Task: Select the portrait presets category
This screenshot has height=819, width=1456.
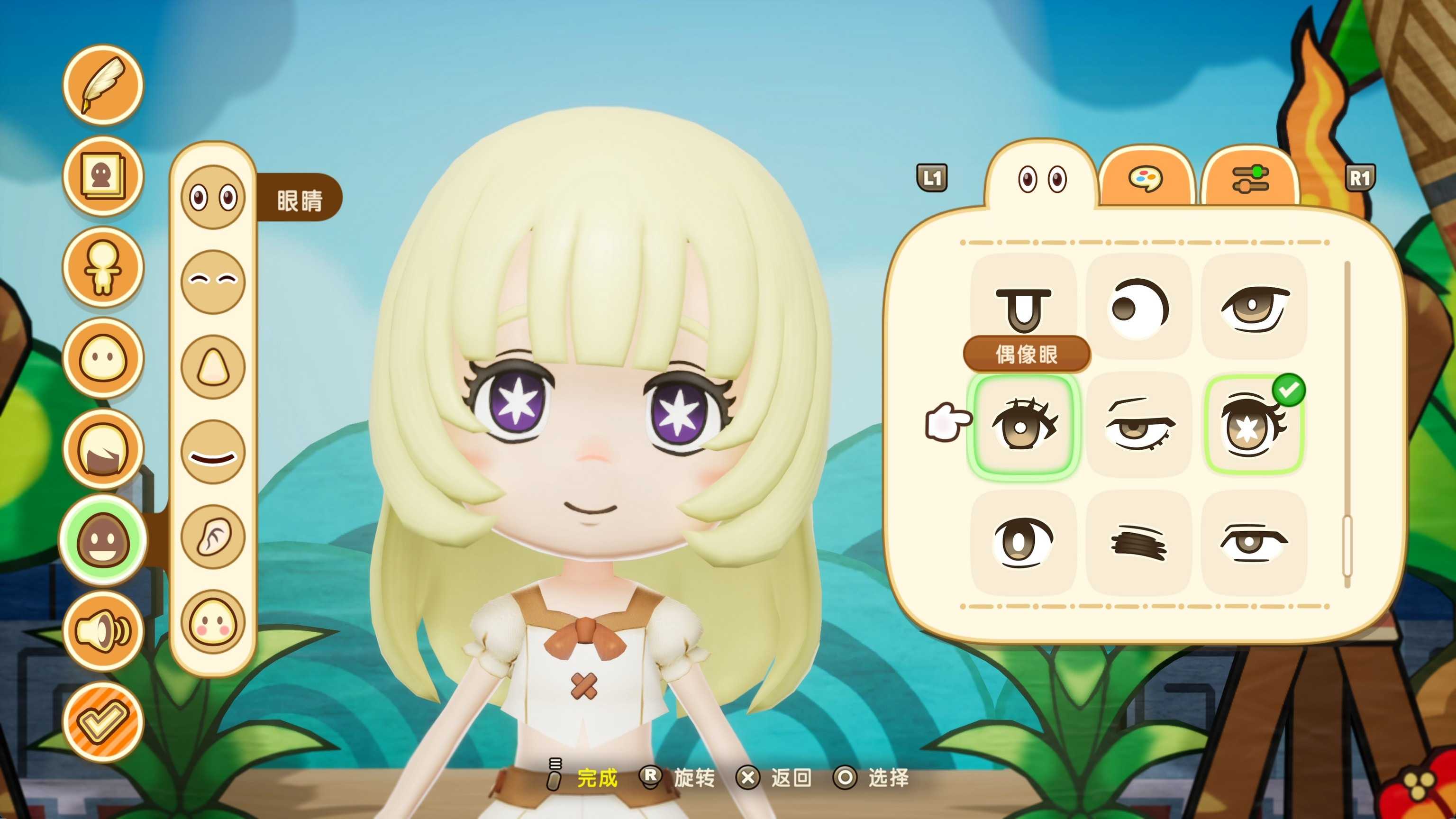Action: point(103,176)
